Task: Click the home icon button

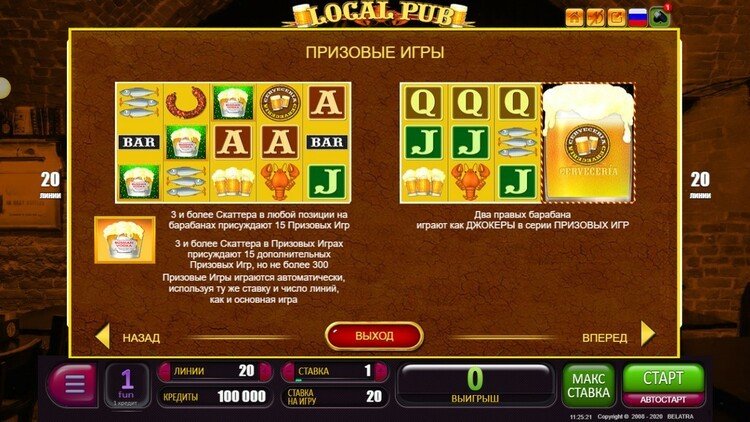Action: [574, 16]
